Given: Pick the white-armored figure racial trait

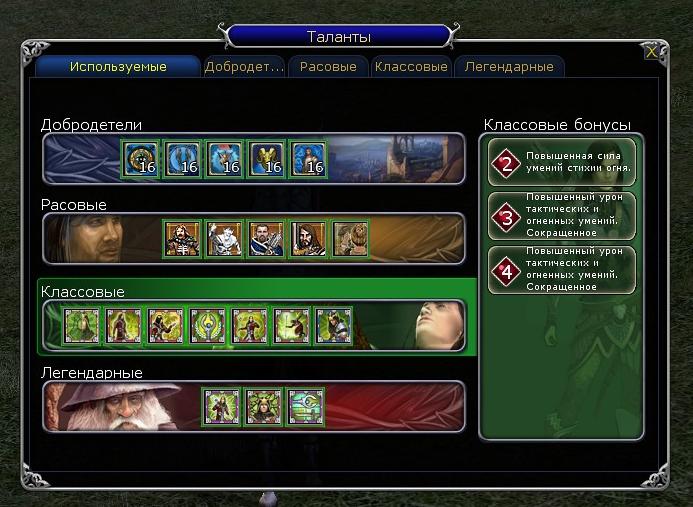Looking at the screenshot, I should 225,238.
